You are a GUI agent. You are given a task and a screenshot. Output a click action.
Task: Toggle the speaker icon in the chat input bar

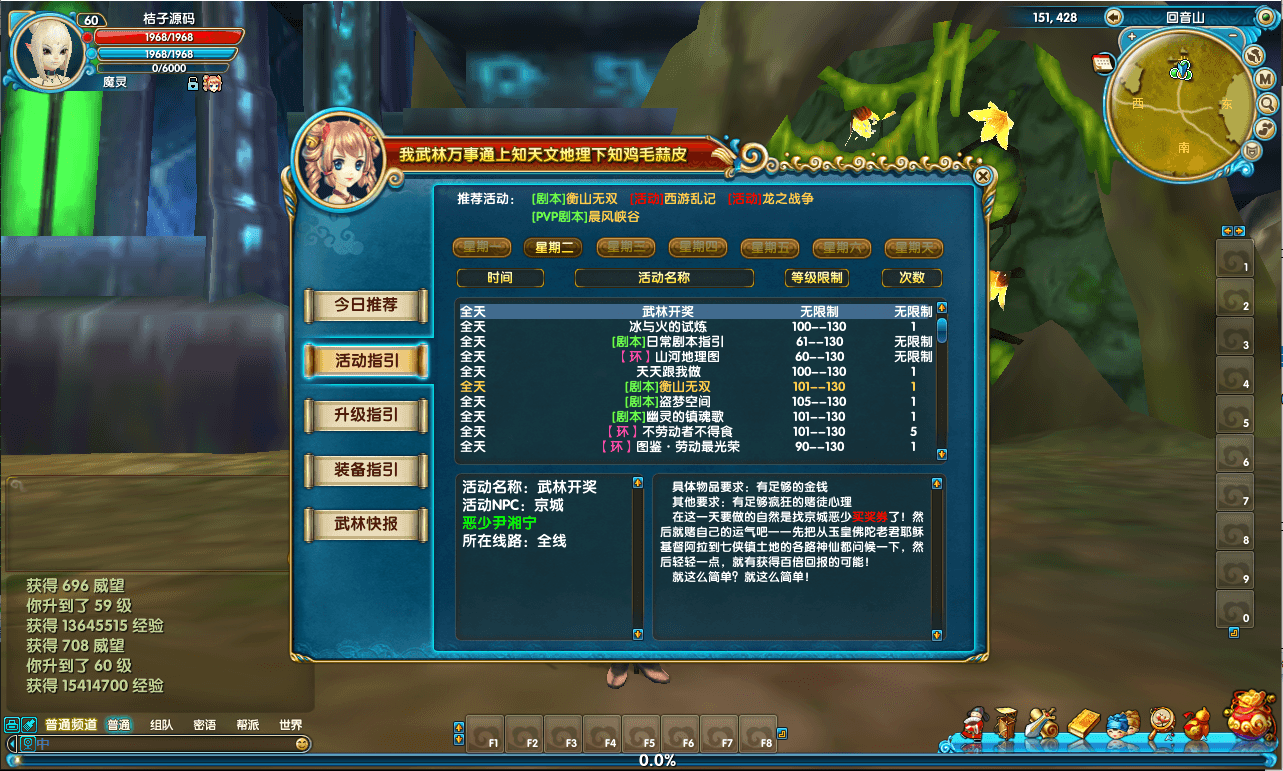click(x=29, y=743)
